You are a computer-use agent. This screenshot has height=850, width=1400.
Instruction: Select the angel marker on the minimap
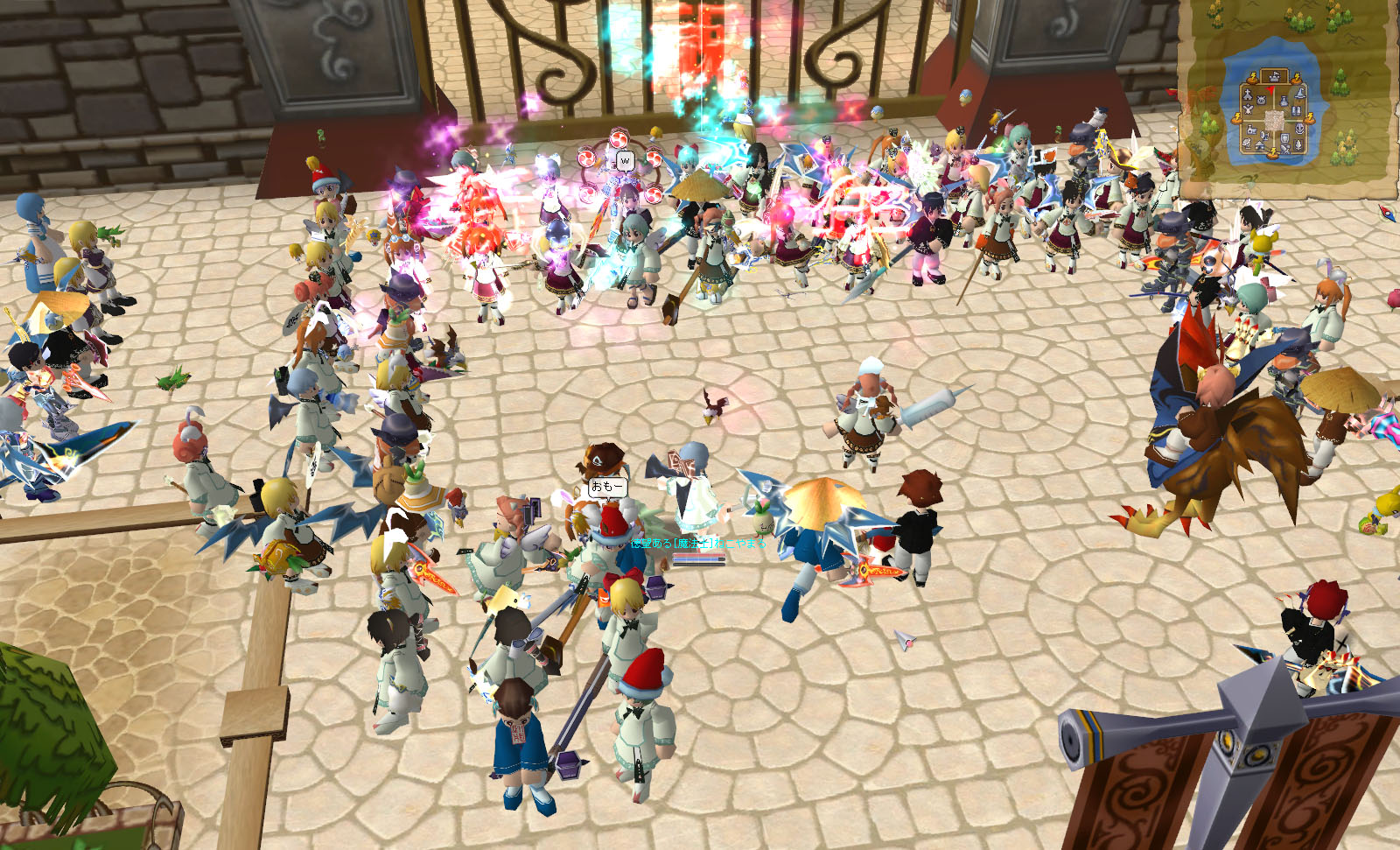(x=1248, y=109)
